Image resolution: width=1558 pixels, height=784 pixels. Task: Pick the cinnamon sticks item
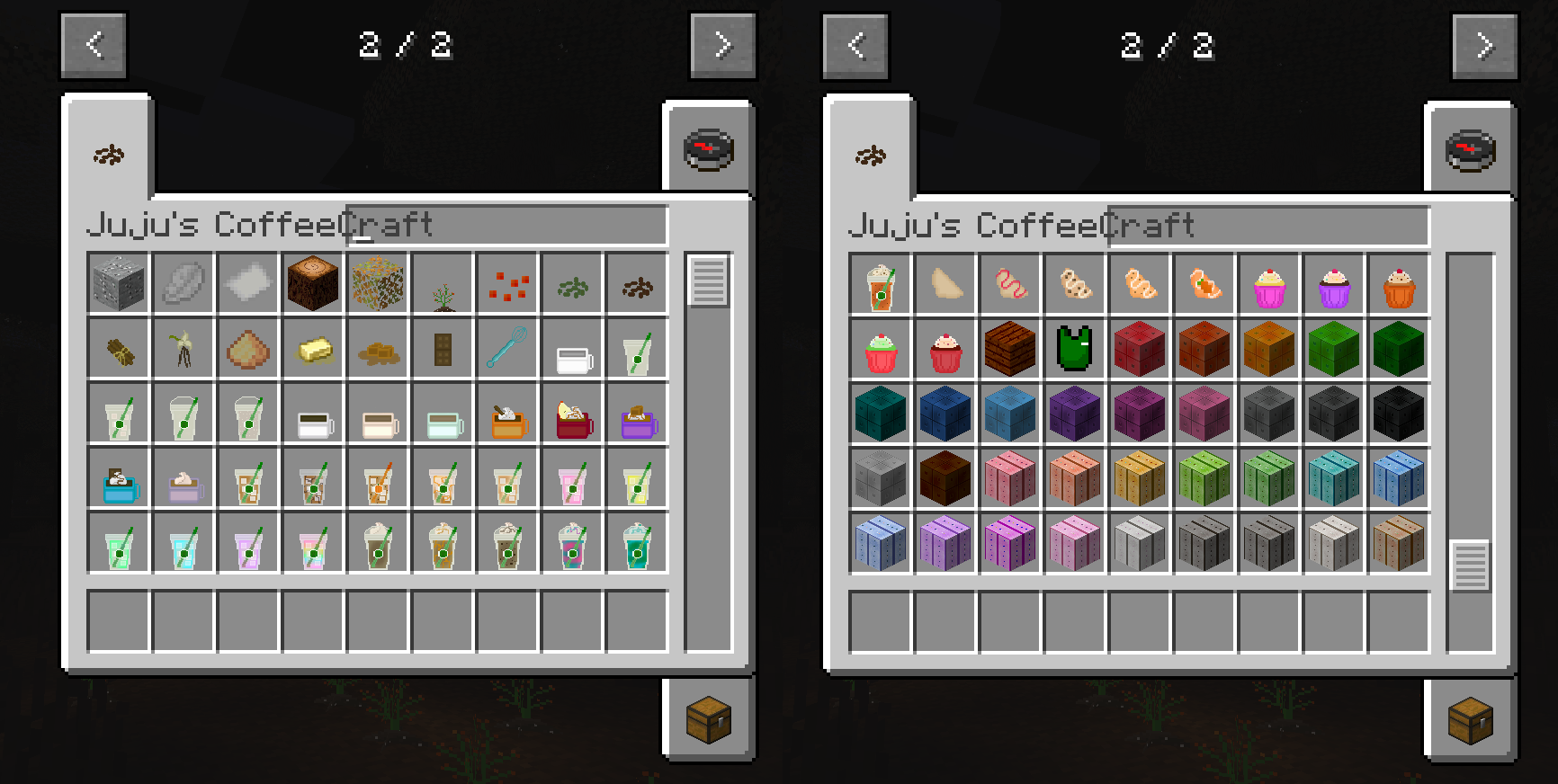point(118,348)
